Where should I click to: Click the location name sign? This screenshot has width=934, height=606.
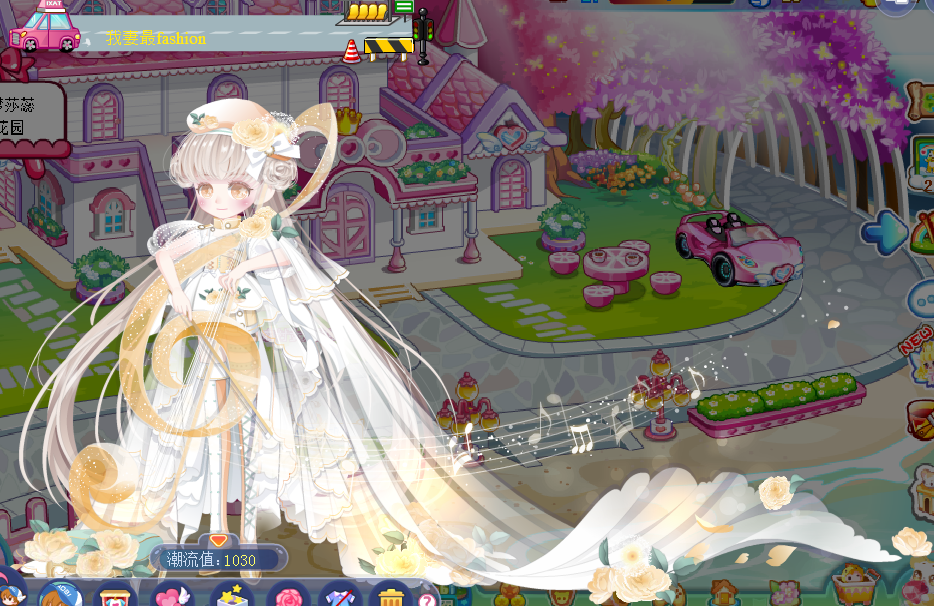(x=28, y=117)
